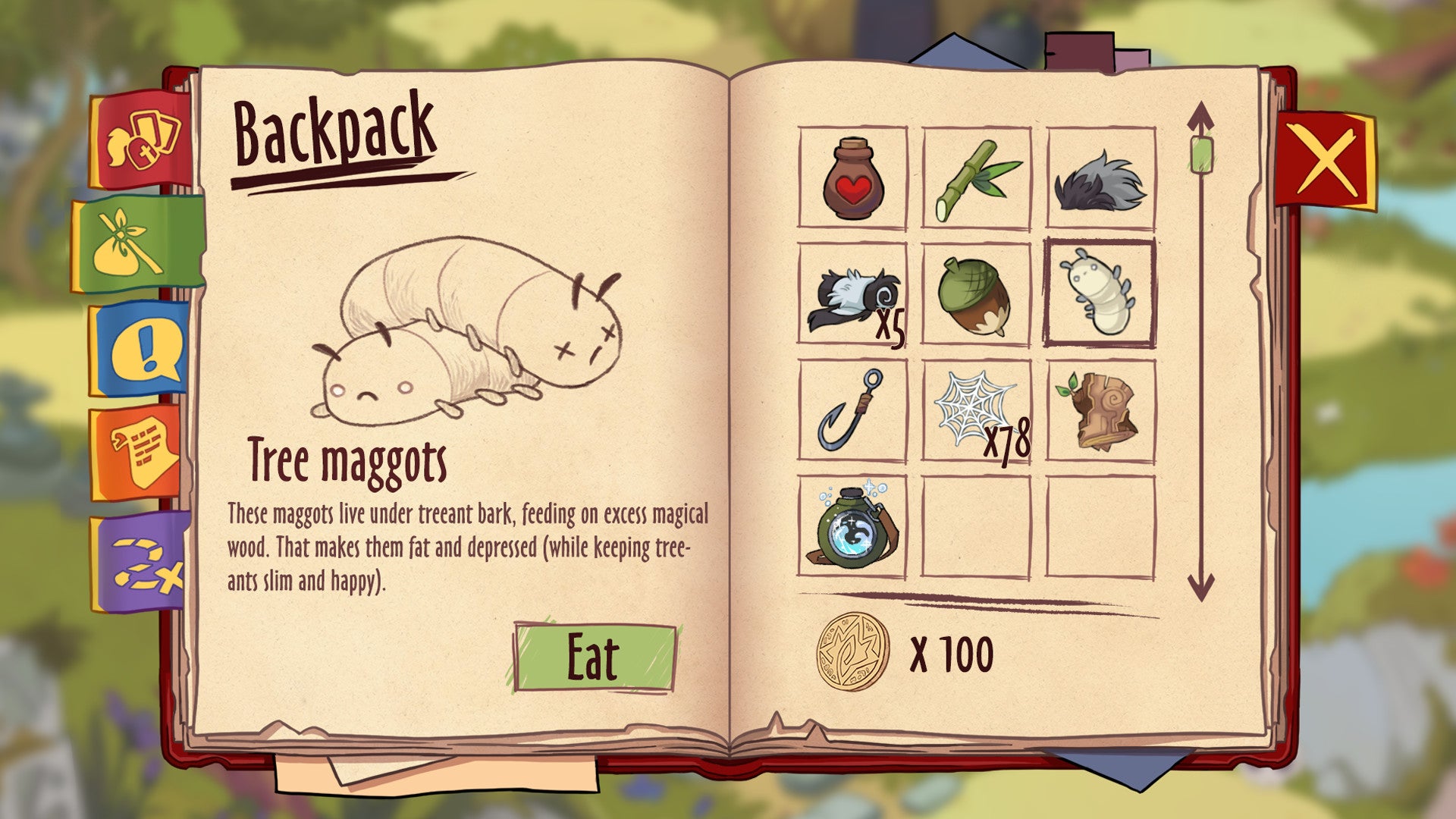Select the spider web stack x78
This screenshot has width=1456, height=819.
977,410
